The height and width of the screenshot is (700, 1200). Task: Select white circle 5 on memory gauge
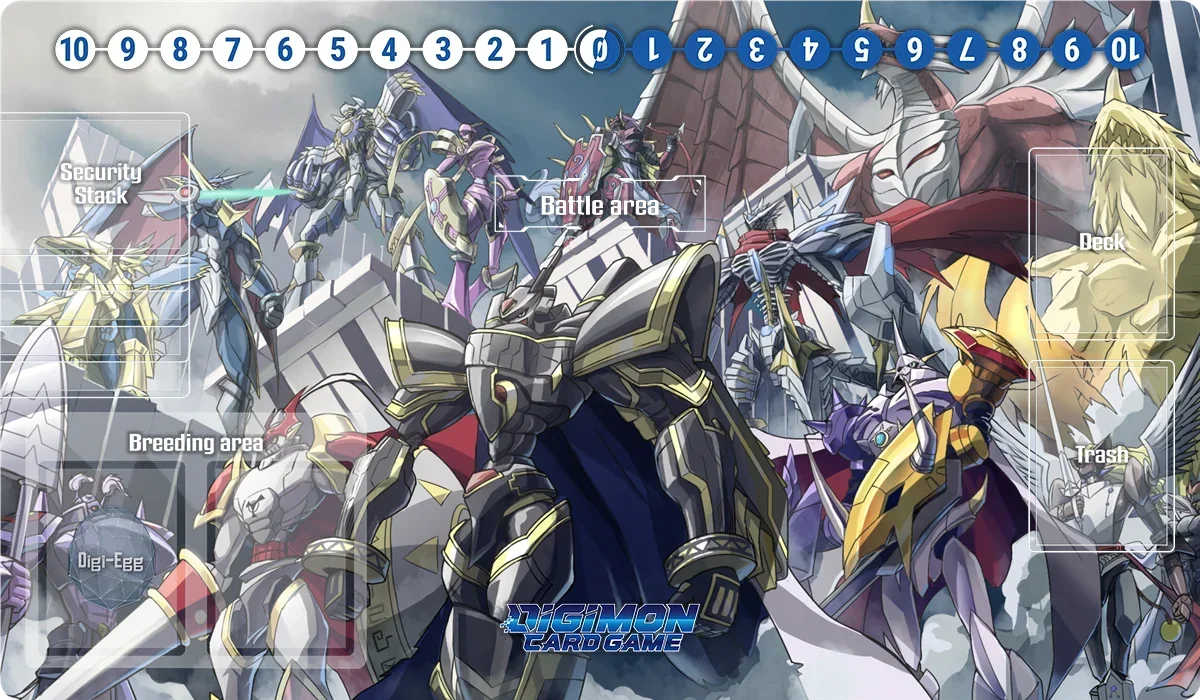[337, 48]
